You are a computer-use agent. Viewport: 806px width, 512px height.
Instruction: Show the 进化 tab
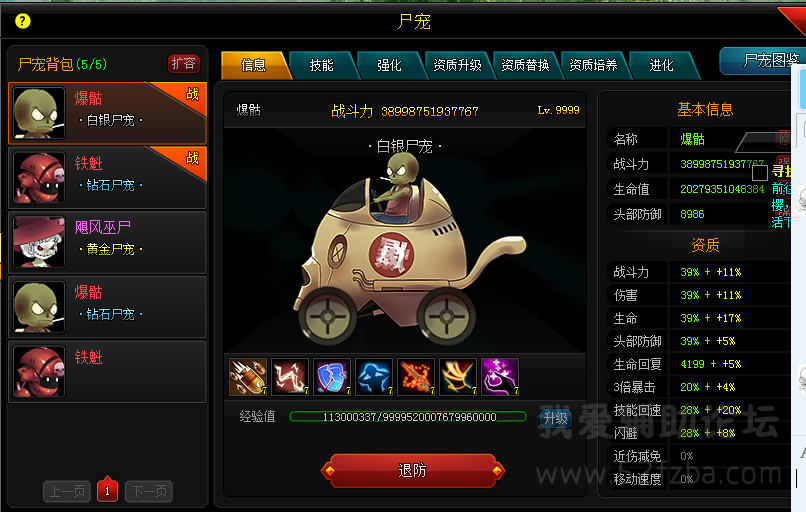(x=661, y=65)
